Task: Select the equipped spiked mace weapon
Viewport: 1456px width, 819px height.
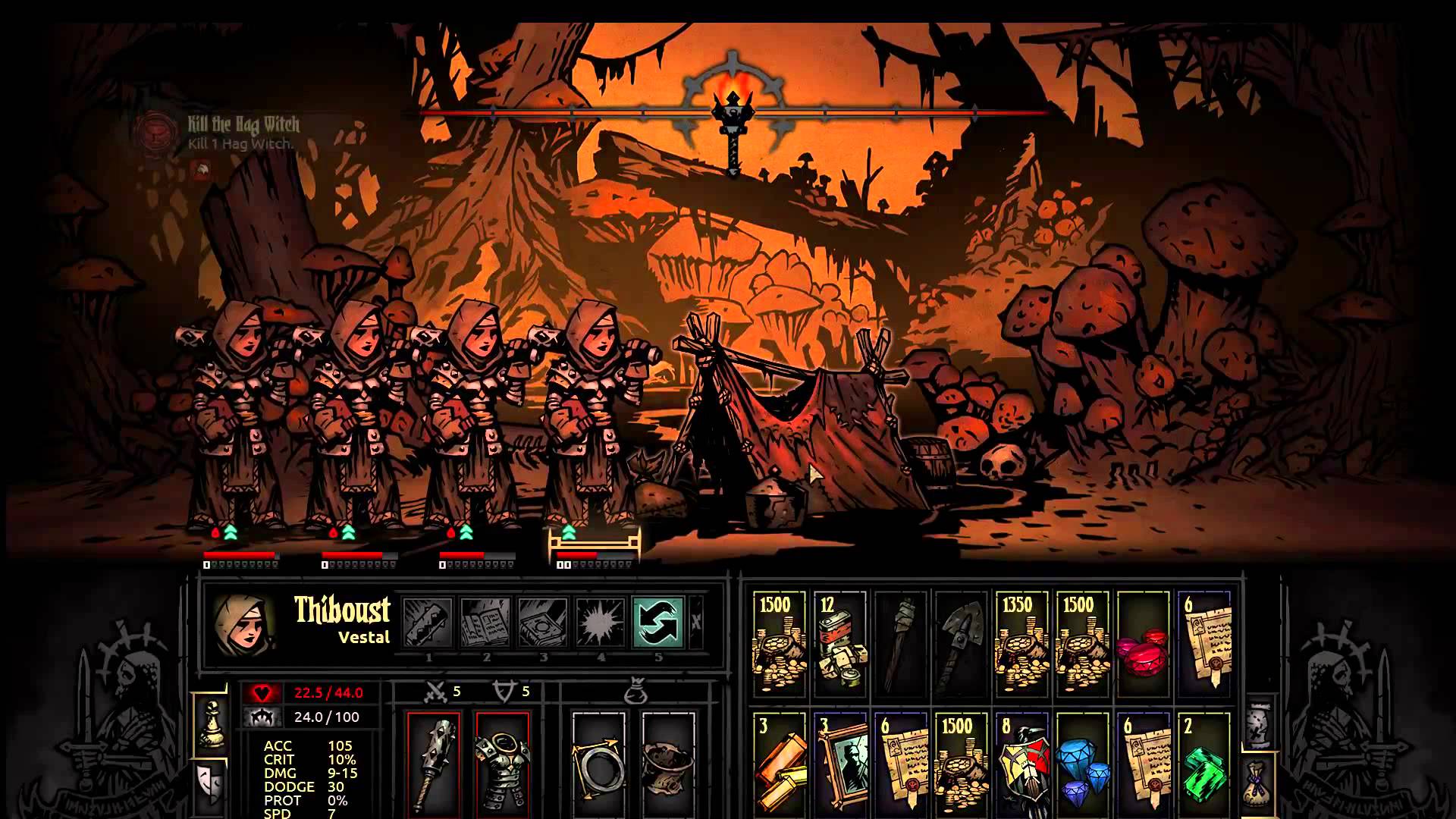Action: (x=434, y=762)
